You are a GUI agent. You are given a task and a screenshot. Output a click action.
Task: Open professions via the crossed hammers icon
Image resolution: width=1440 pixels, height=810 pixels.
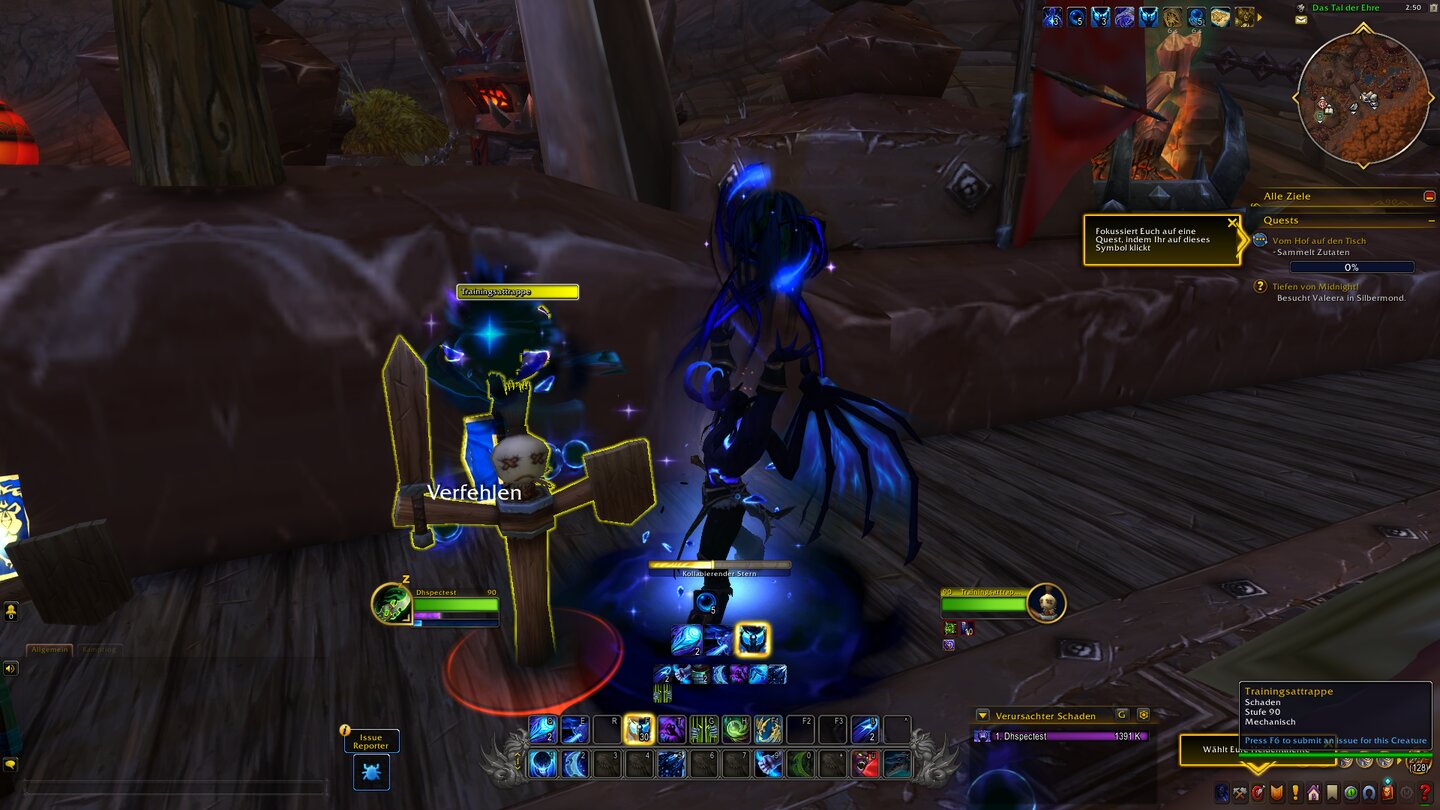pyautogui.click(x=1238, y=792)
